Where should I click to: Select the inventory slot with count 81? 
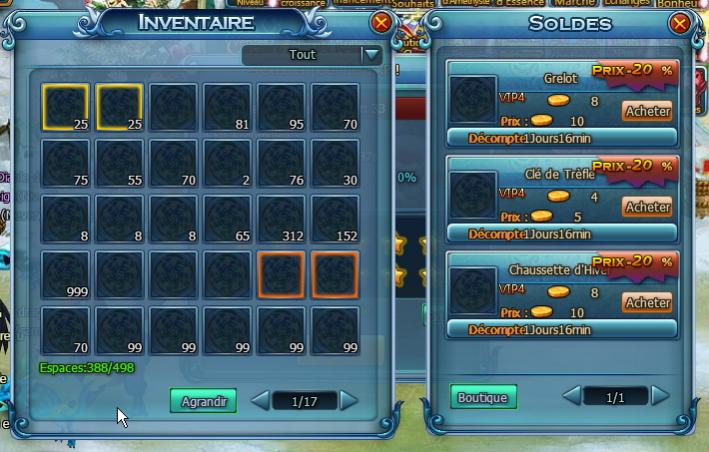tap(227, 107)
